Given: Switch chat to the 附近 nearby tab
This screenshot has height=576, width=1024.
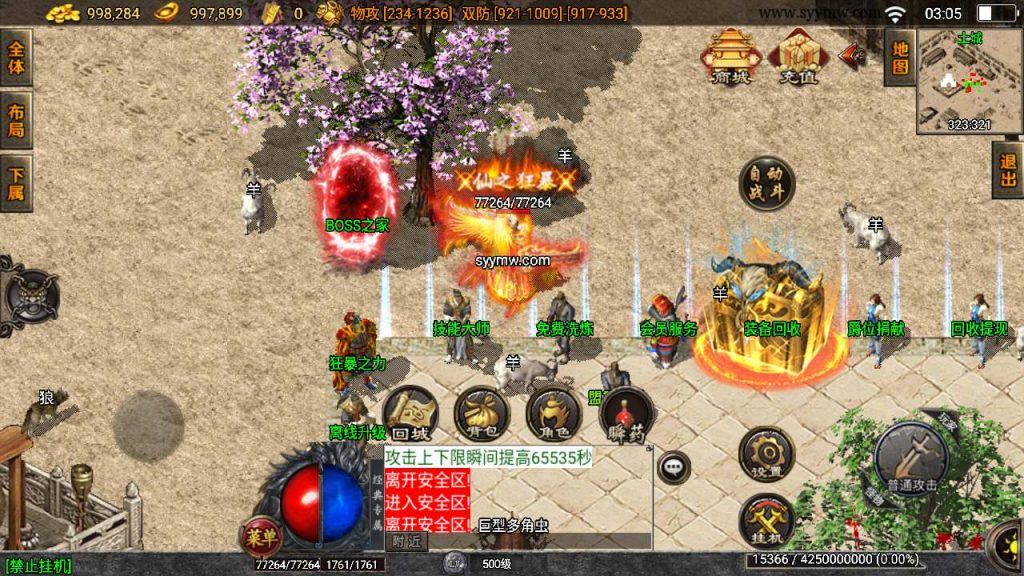Looking at the screenshot, I should coord(406,541).
